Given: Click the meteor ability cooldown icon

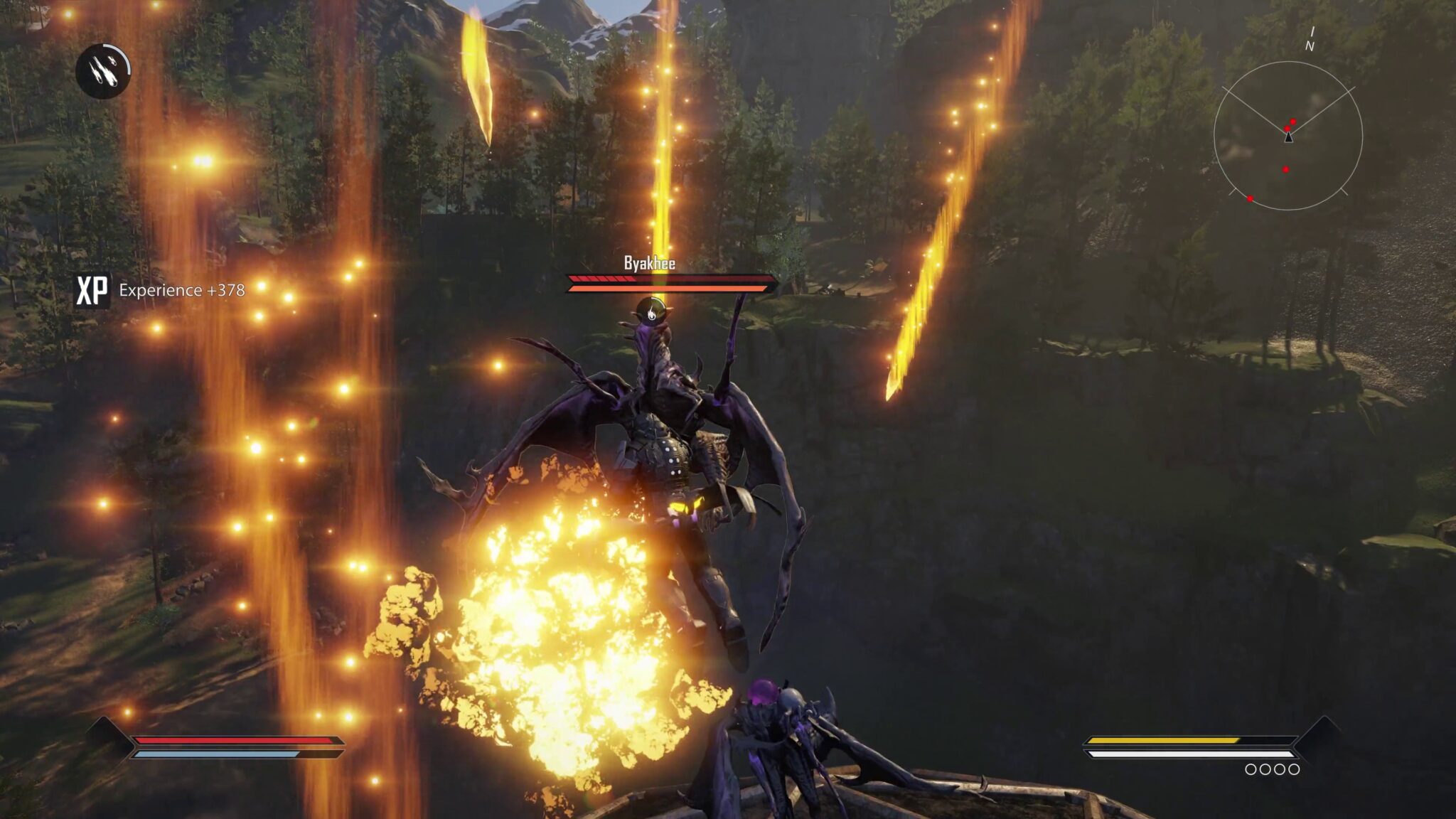Looking at the screenshot, I should tap(103, 70).
